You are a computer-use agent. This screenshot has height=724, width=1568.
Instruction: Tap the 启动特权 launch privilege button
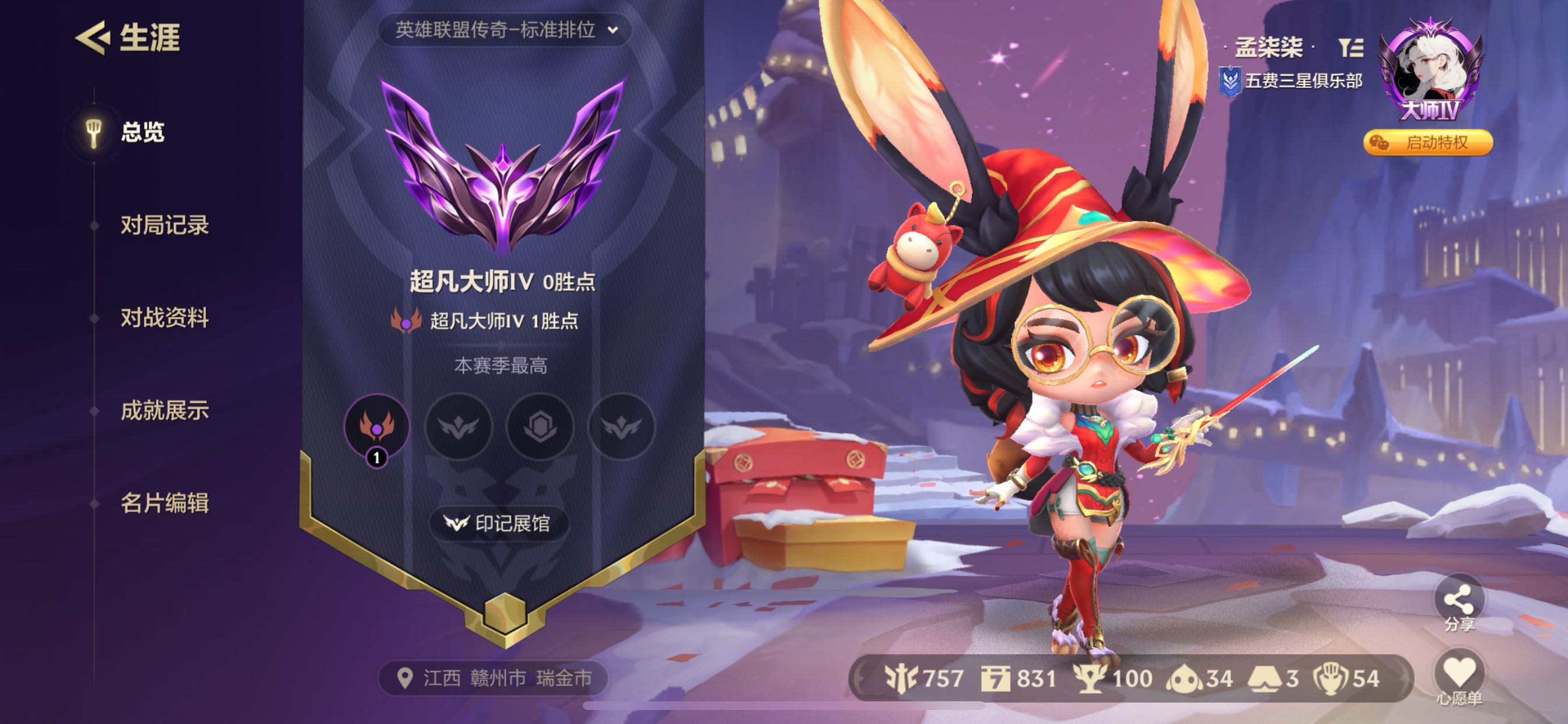point(1427,143)
